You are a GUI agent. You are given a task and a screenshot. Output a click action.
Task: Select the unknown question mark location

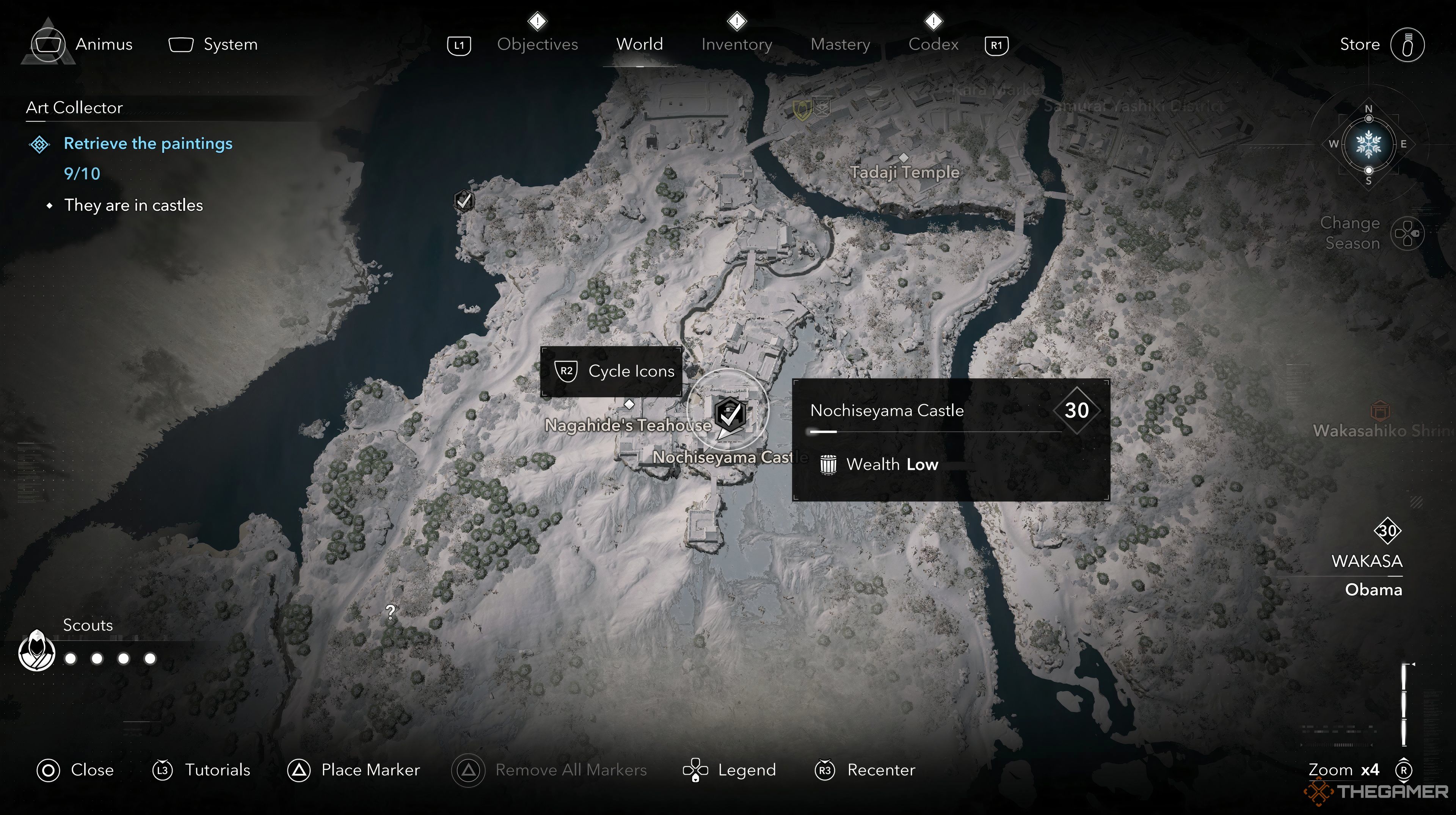(390, 611)
